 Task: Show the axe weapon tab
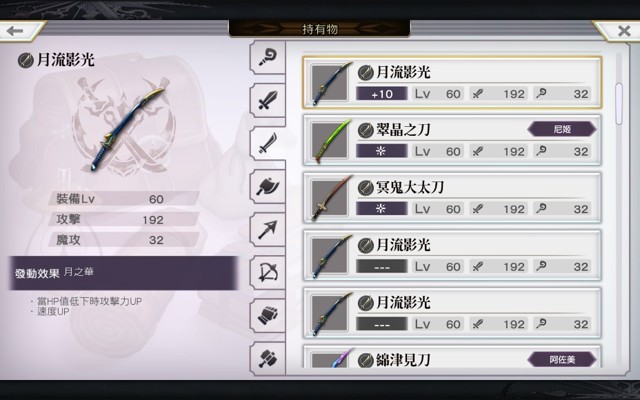[269, 186]
